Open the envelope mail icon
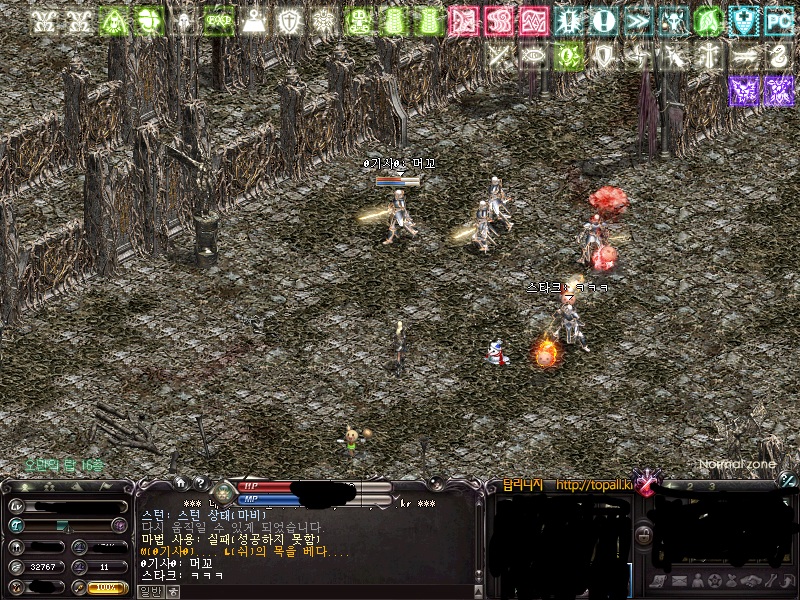Image resolution: width=800 pixels, height=600 pixels. [x=679, y=581]
